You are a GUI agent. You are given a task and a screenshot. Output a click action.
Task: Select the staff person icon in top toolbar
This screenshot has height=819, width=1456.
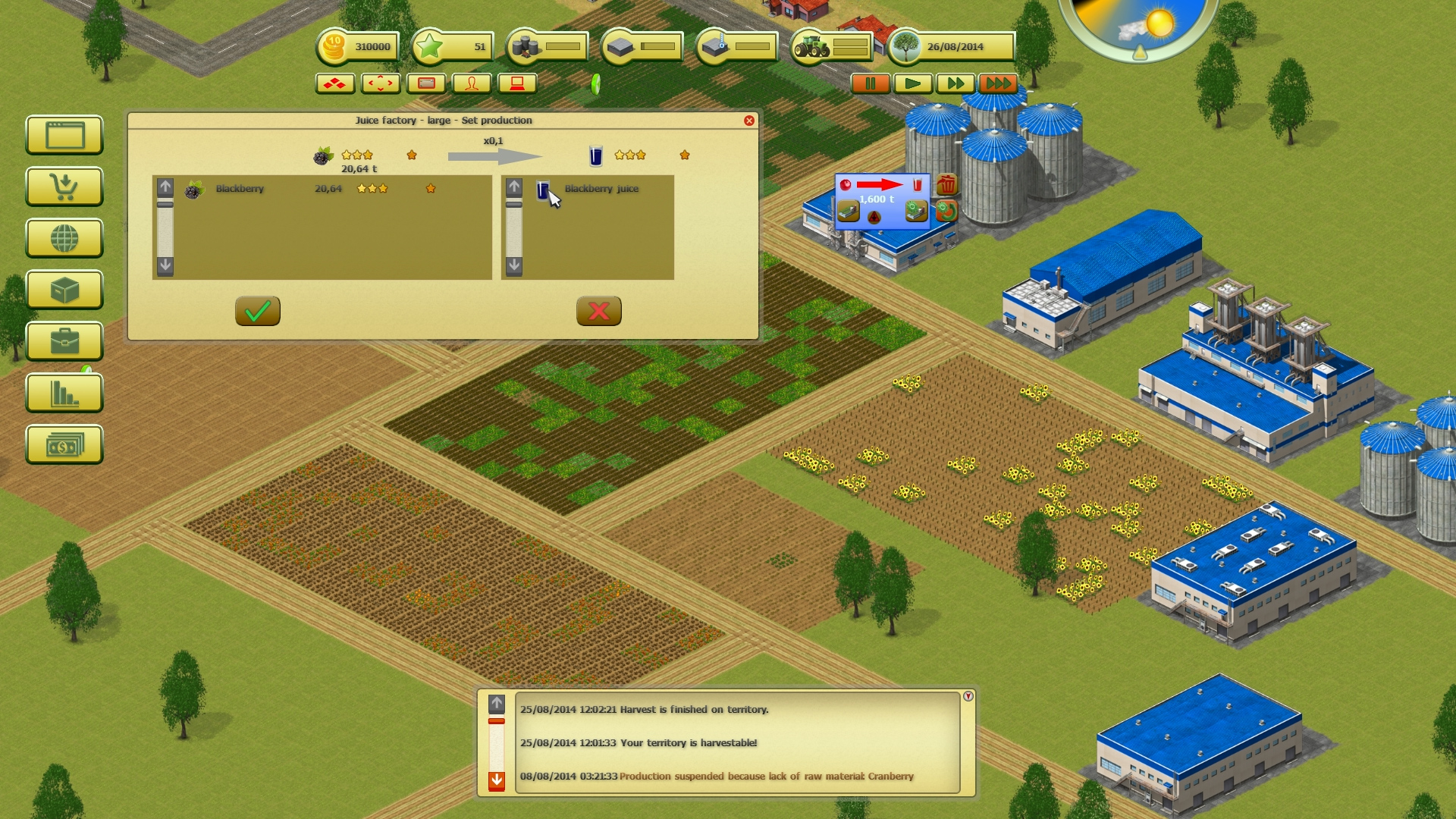(472, 83)
